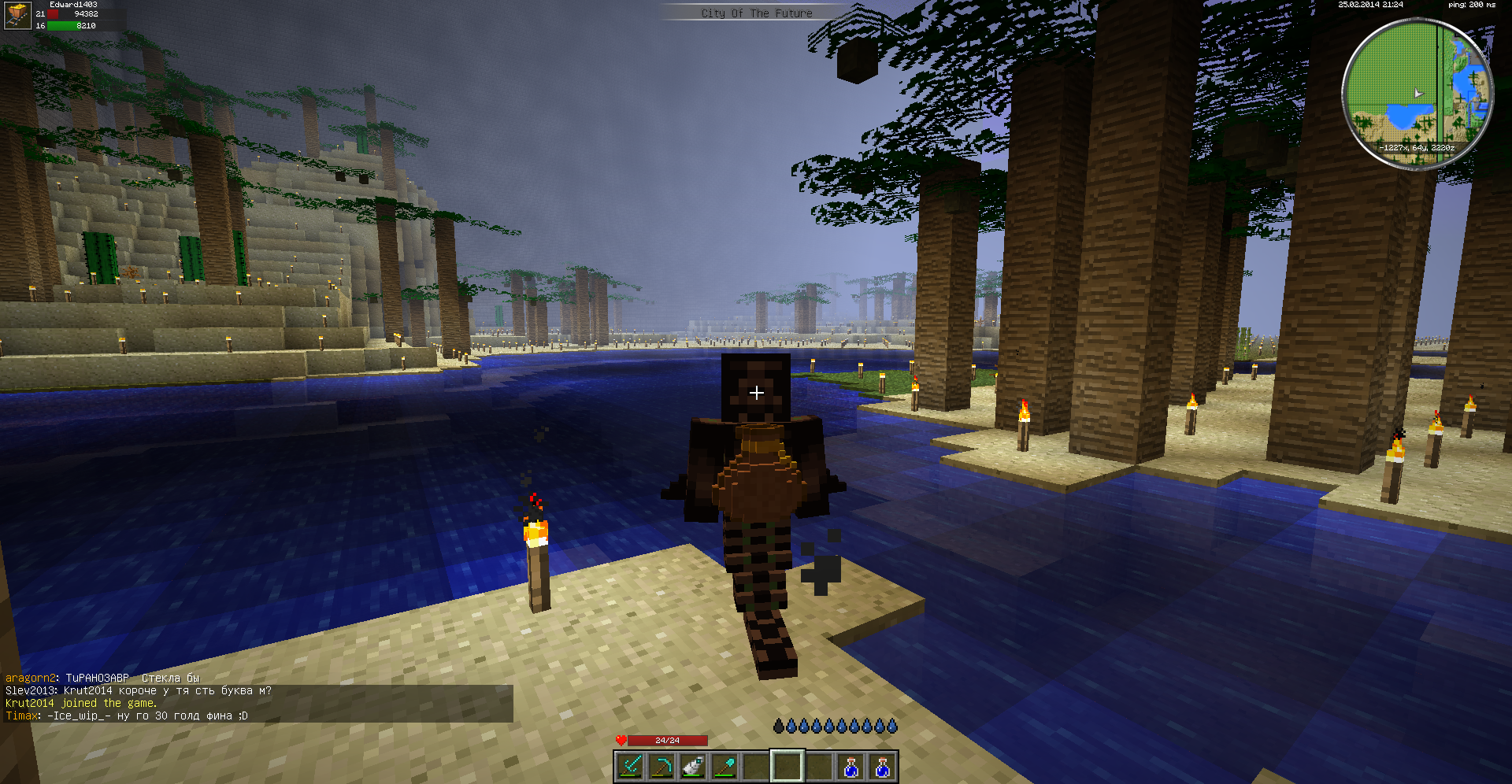Open the circular minimap
The width and height of the screenshot is (1512, 784).
(x=1417, y=93)
